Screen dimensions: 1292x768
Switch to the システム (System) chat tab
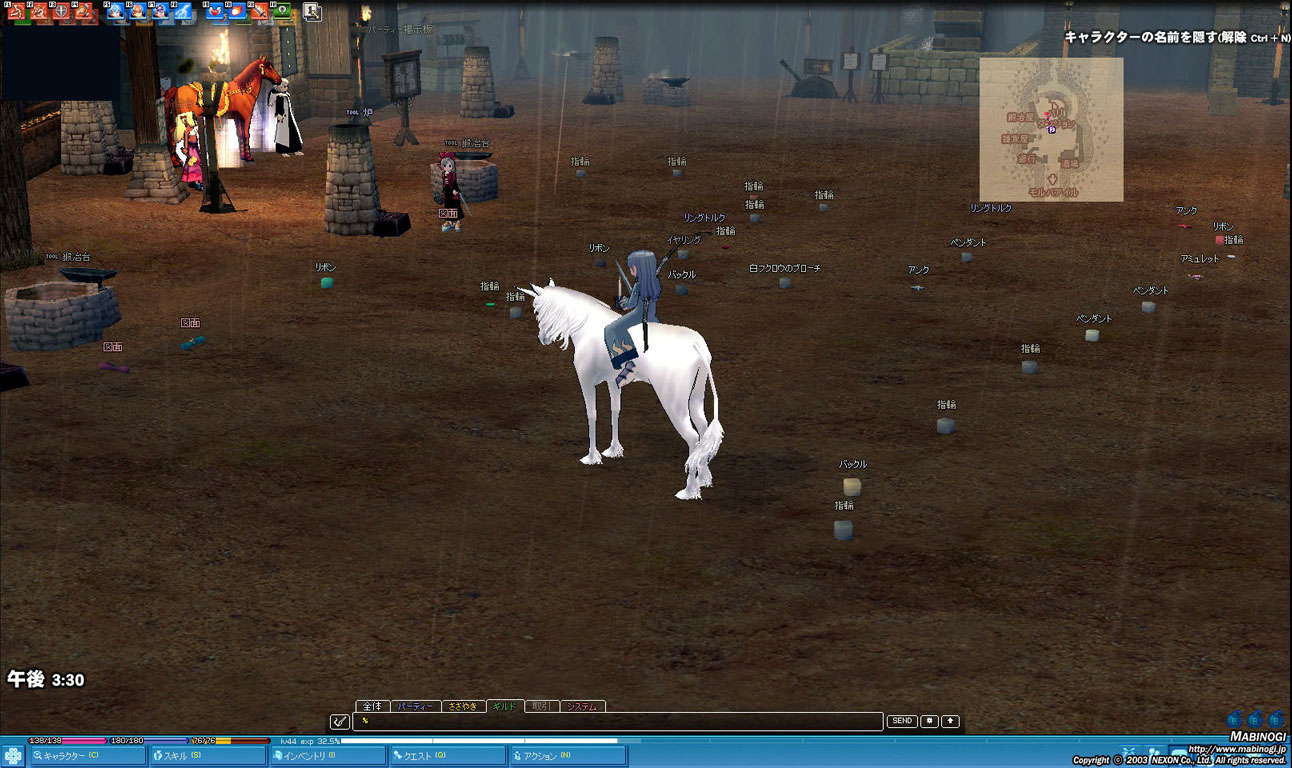pyautogui.click(x=582, y=706)
